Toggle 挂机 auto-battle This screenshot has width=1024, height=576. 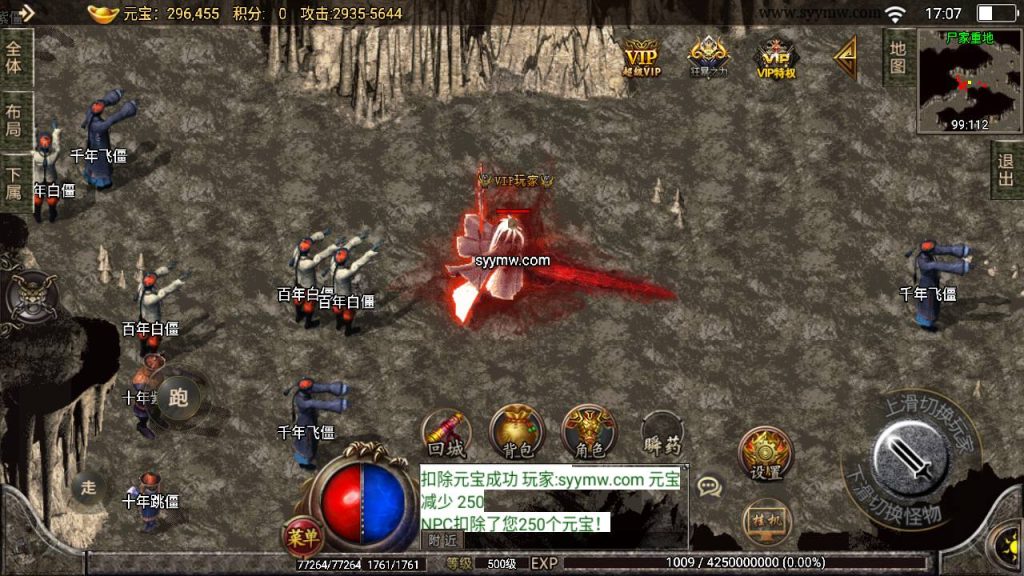(766, 520)
